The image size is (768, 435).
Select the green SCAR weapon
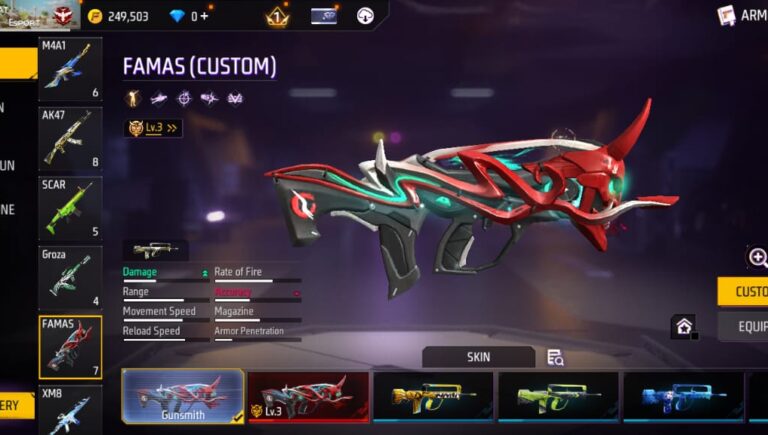pyautogui.click(x=70, y=208)
